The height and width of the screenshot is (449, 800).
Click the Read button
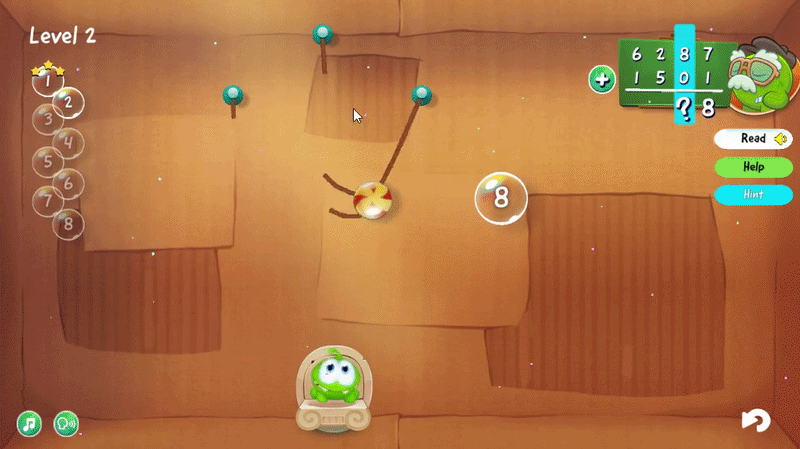(x=752, y=139)
